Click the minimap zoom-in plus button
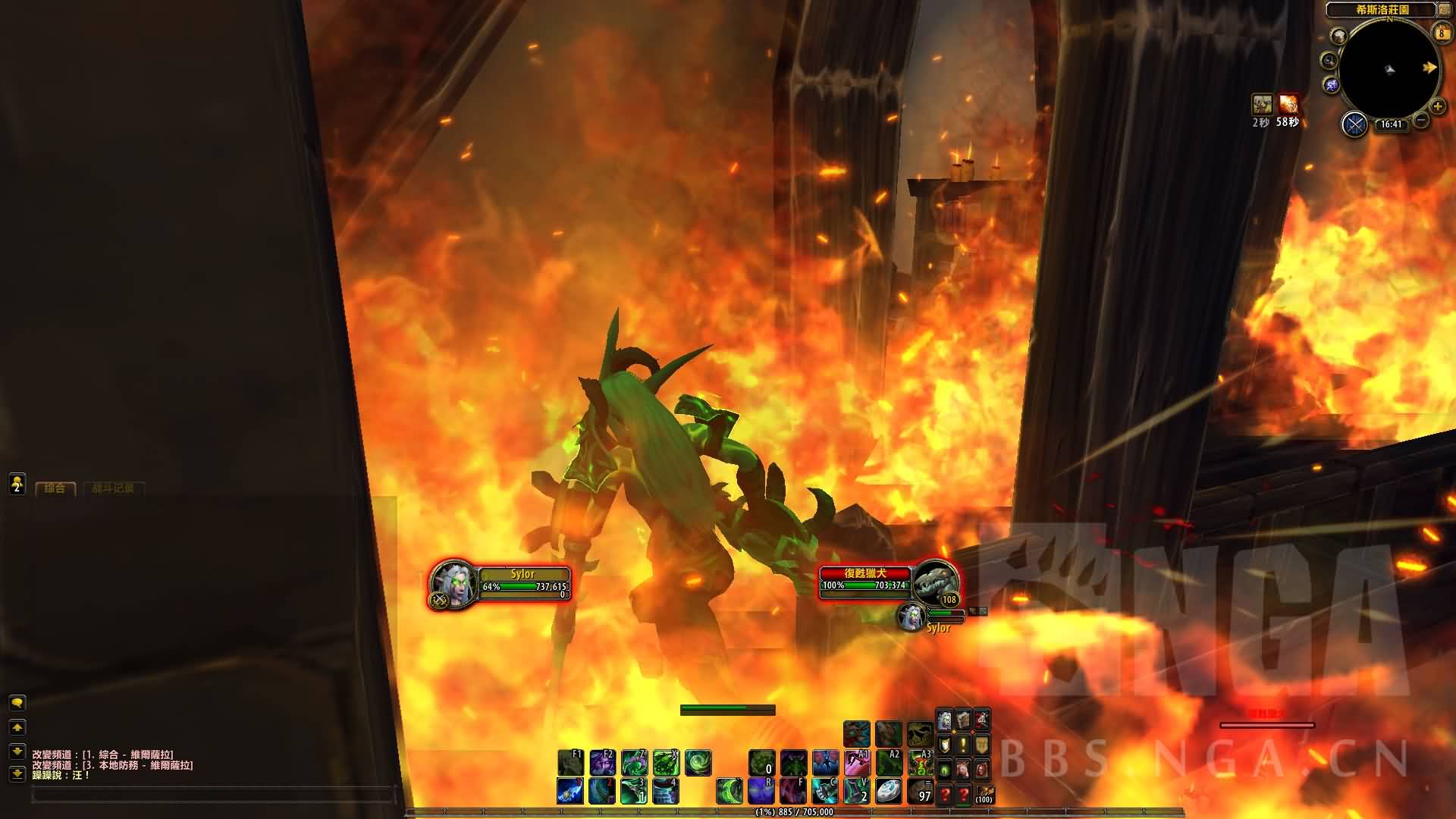This screenshot has height=819, width=1456. coord(1437,107)
